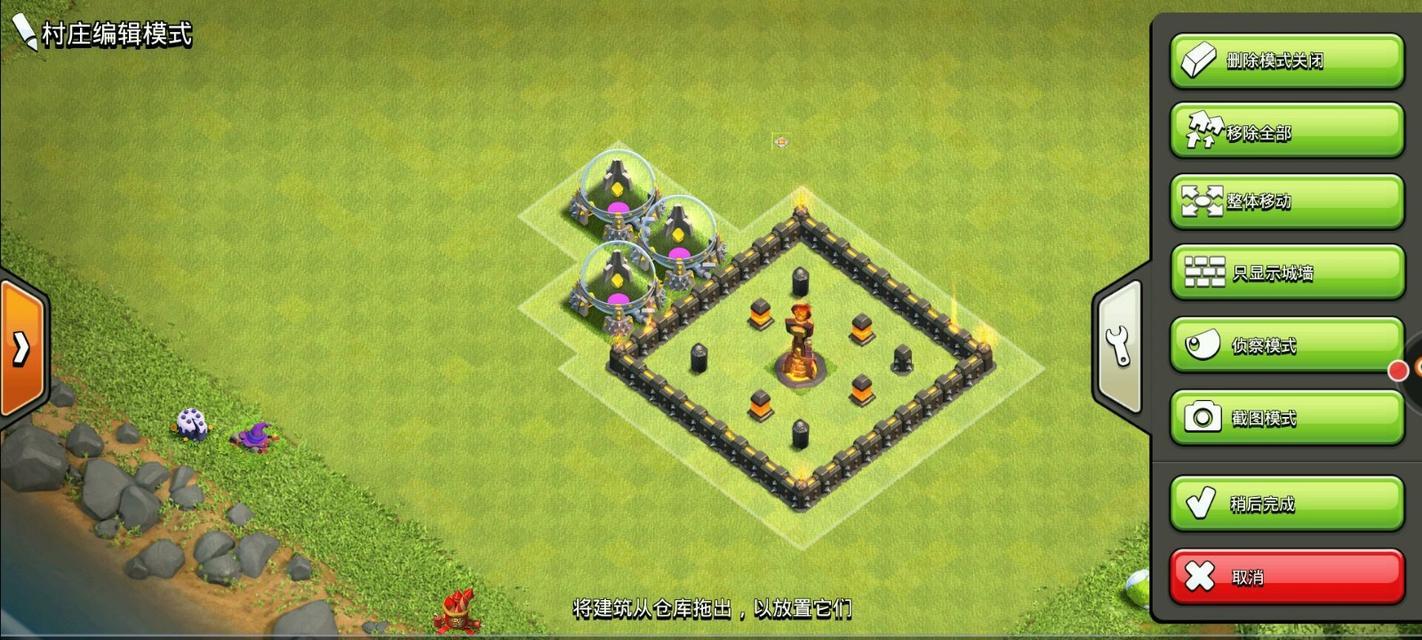Activate 截图模式 screenshot mode
1422x640 pixels.
click(x=1286, y=417)
